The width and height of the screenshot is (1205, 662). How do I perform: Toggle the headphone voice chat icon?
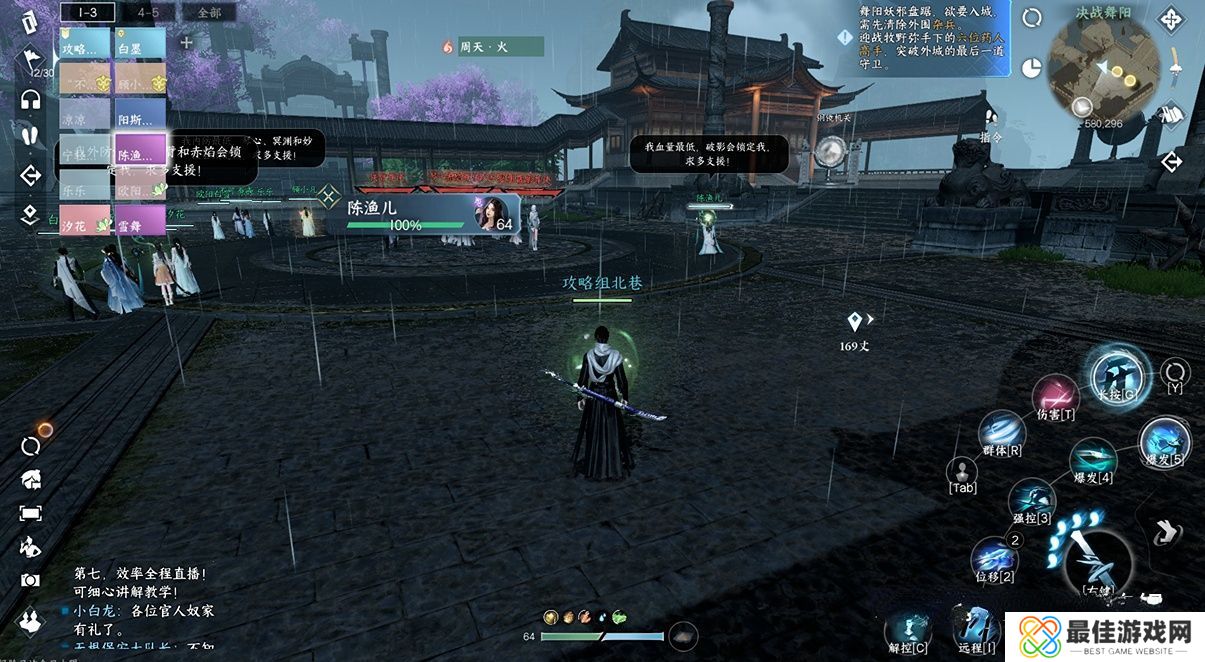(30, 99)
